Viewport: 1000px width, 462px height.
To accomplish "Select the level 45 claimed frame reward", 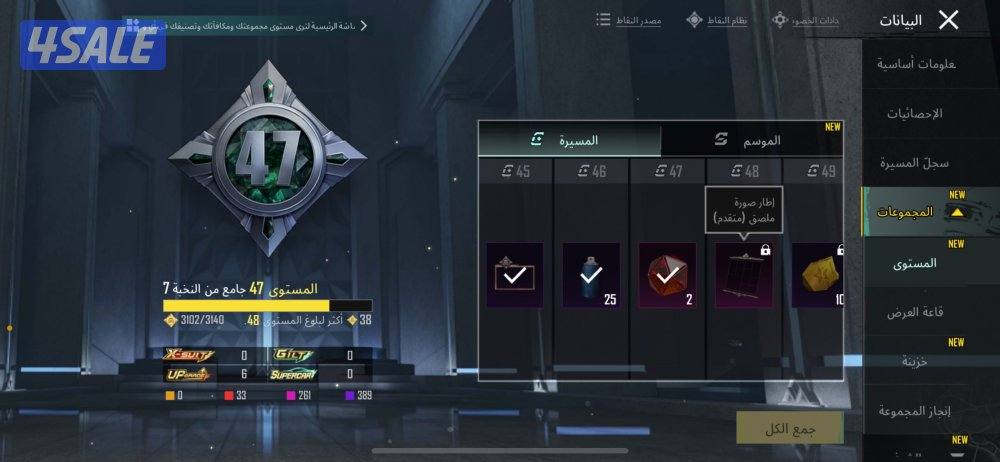I will point(514,274).
